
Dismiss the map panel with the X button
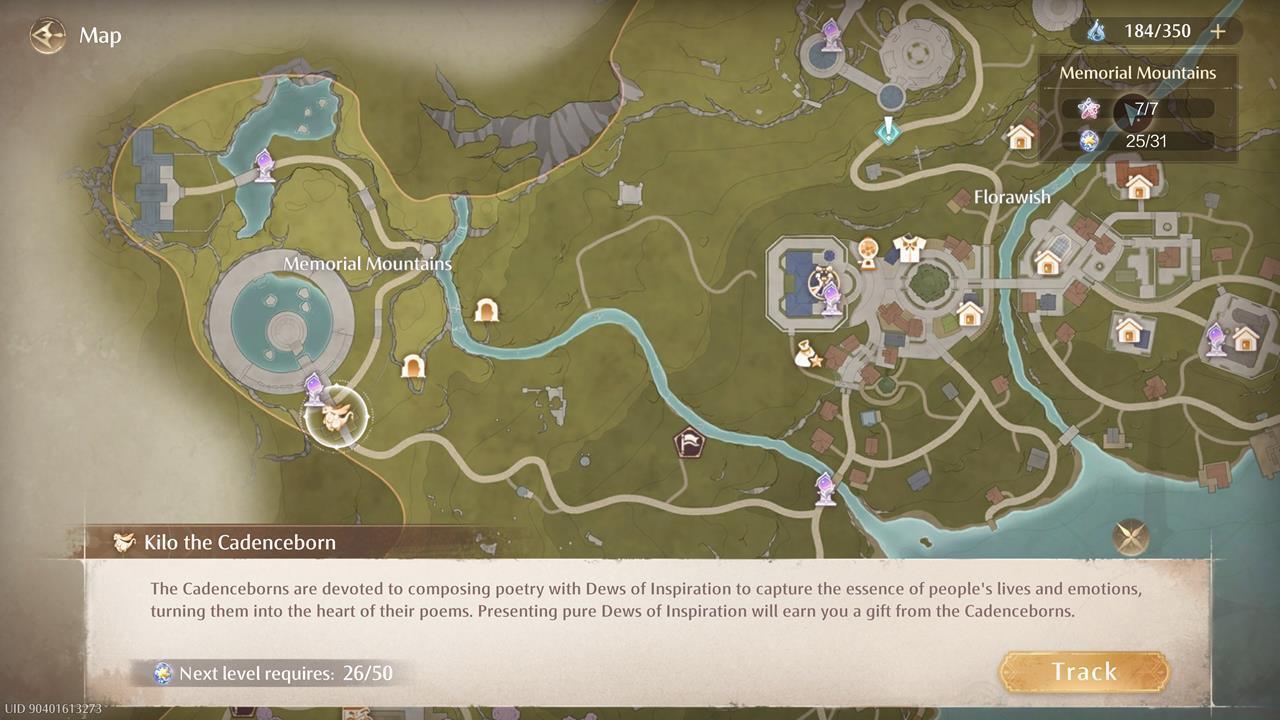[1131, 538]
